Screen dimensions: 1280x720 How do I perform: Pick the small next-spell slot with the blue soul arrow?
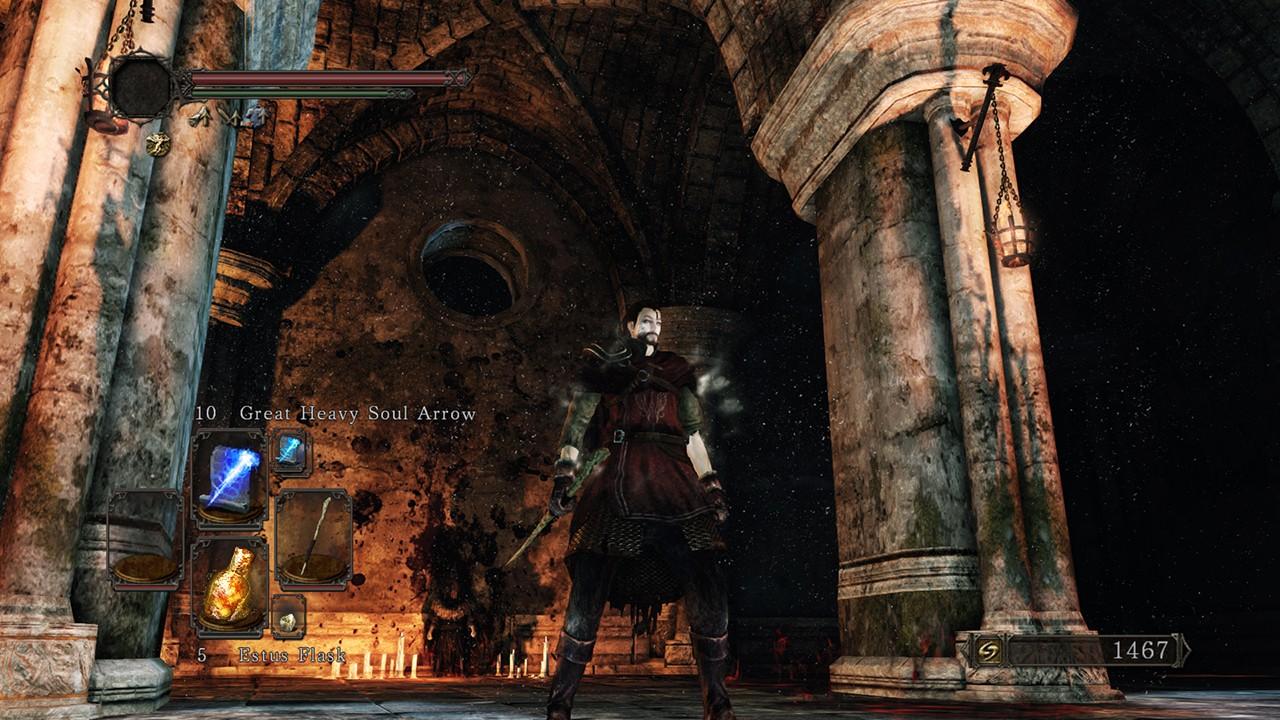(290, 452)
